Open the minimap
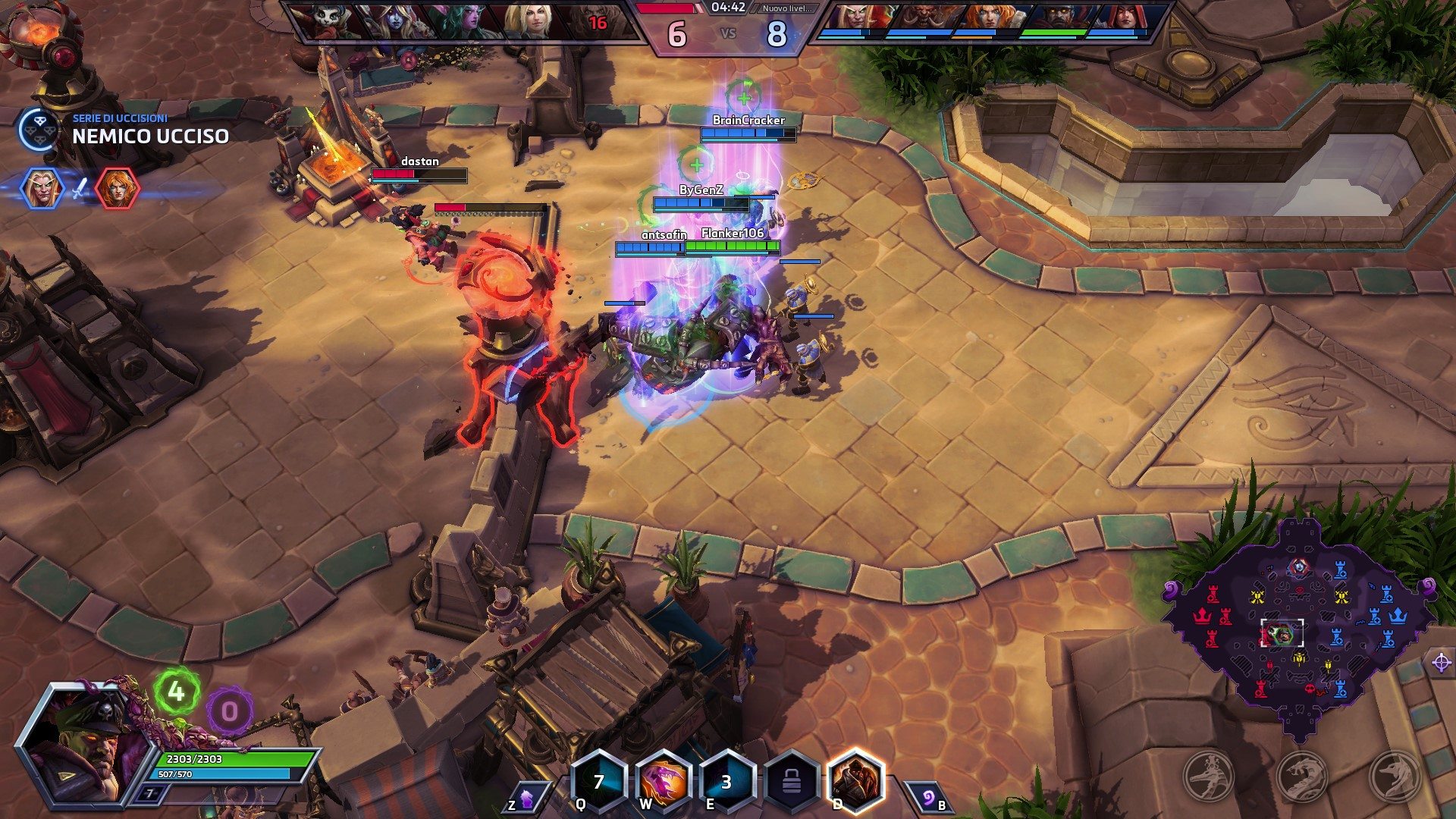The width and height of the screenshot is (1456, 819). coord(1297,626)
